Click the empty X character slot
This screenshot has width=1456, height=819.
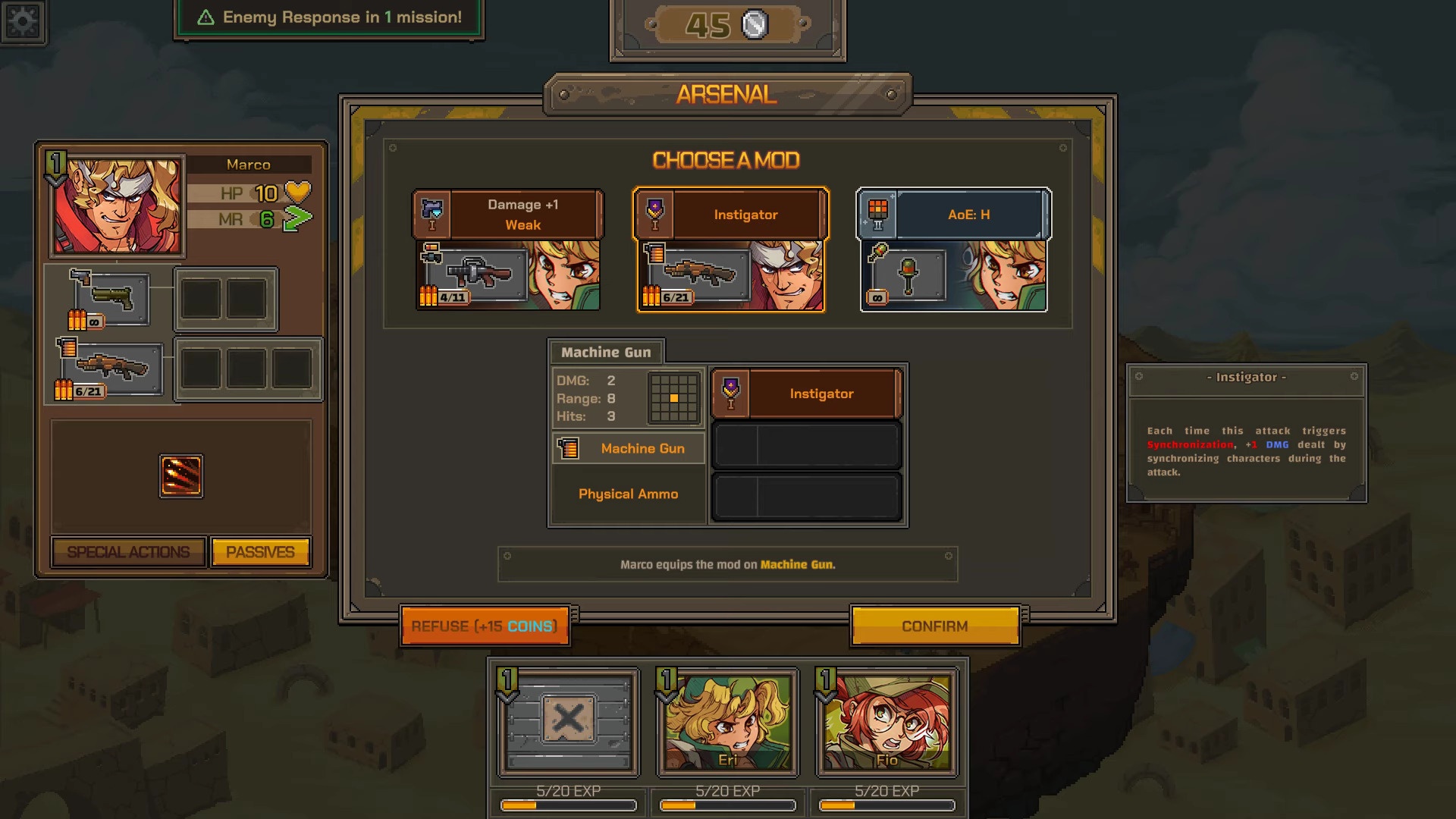click(568, 723)
